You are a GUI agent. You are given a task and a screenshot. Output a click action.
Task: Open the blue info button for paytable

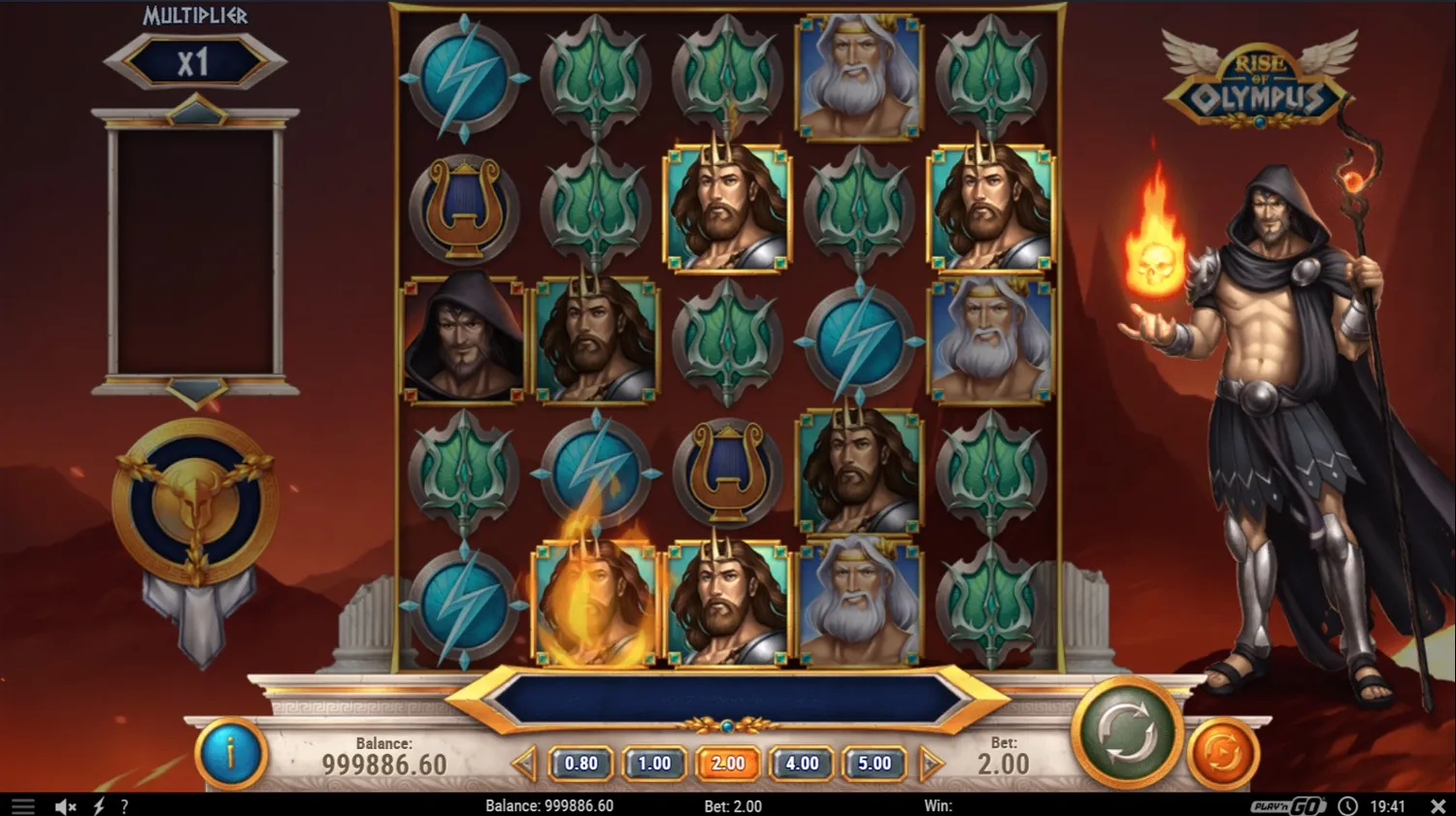pyautogui.click(x=230, y=754)
